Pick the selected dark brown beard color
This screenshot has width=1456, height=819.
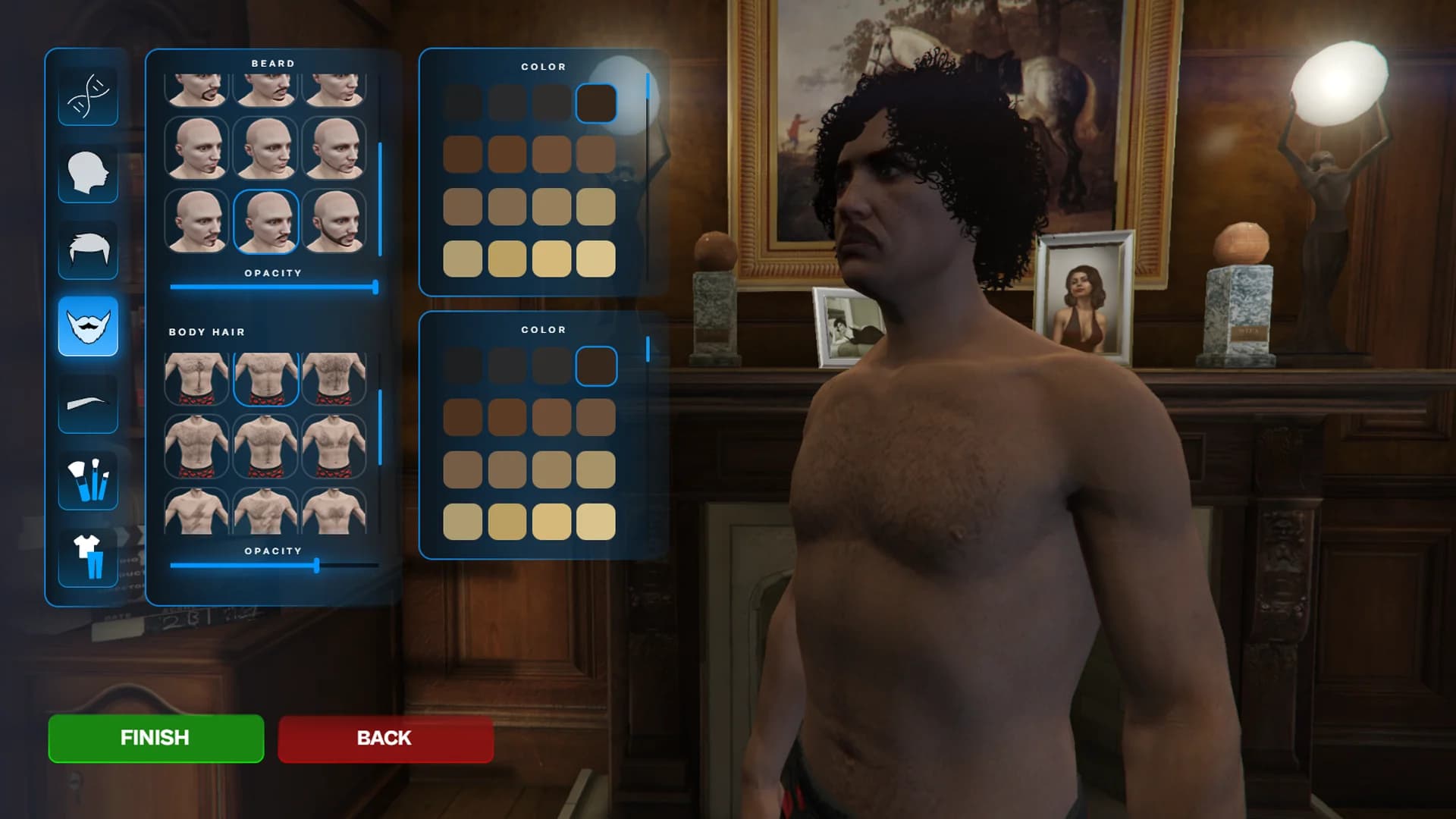pyautogui.click(x=596, y=103)
